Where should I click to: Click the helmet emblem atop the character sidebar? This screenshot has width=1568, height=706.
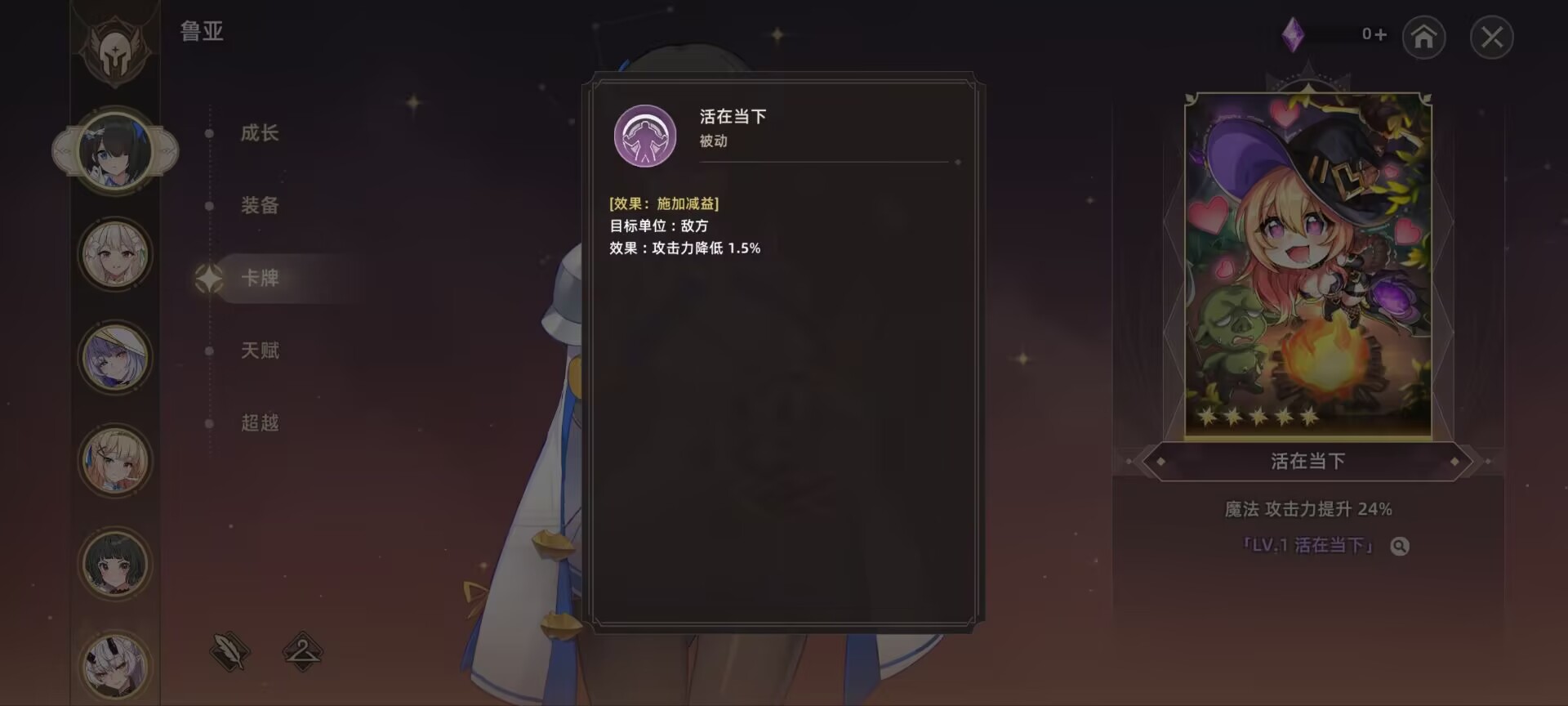[117, 51]
